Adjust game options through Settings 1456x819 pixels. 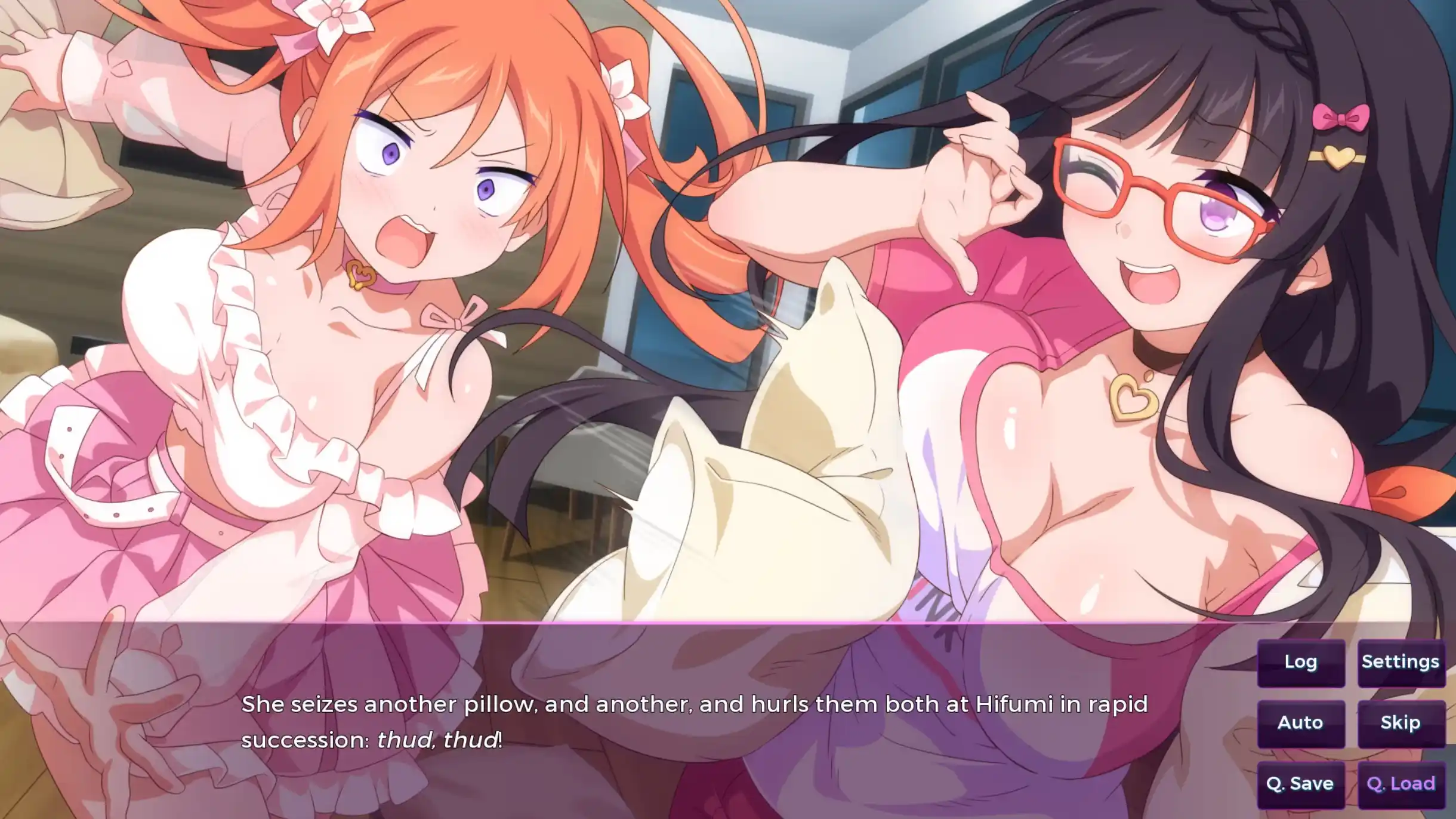1402,661
